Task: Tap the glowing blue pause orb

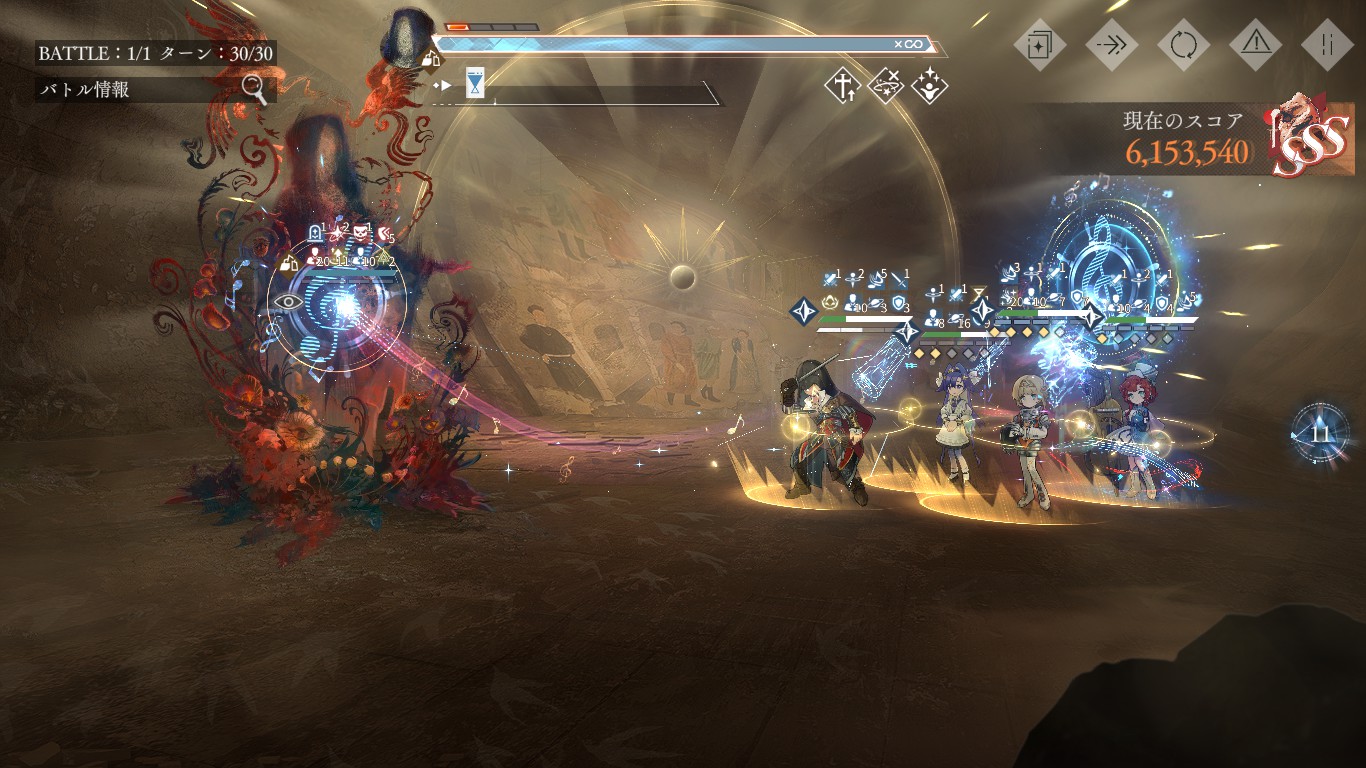Action: [1319, 433]
